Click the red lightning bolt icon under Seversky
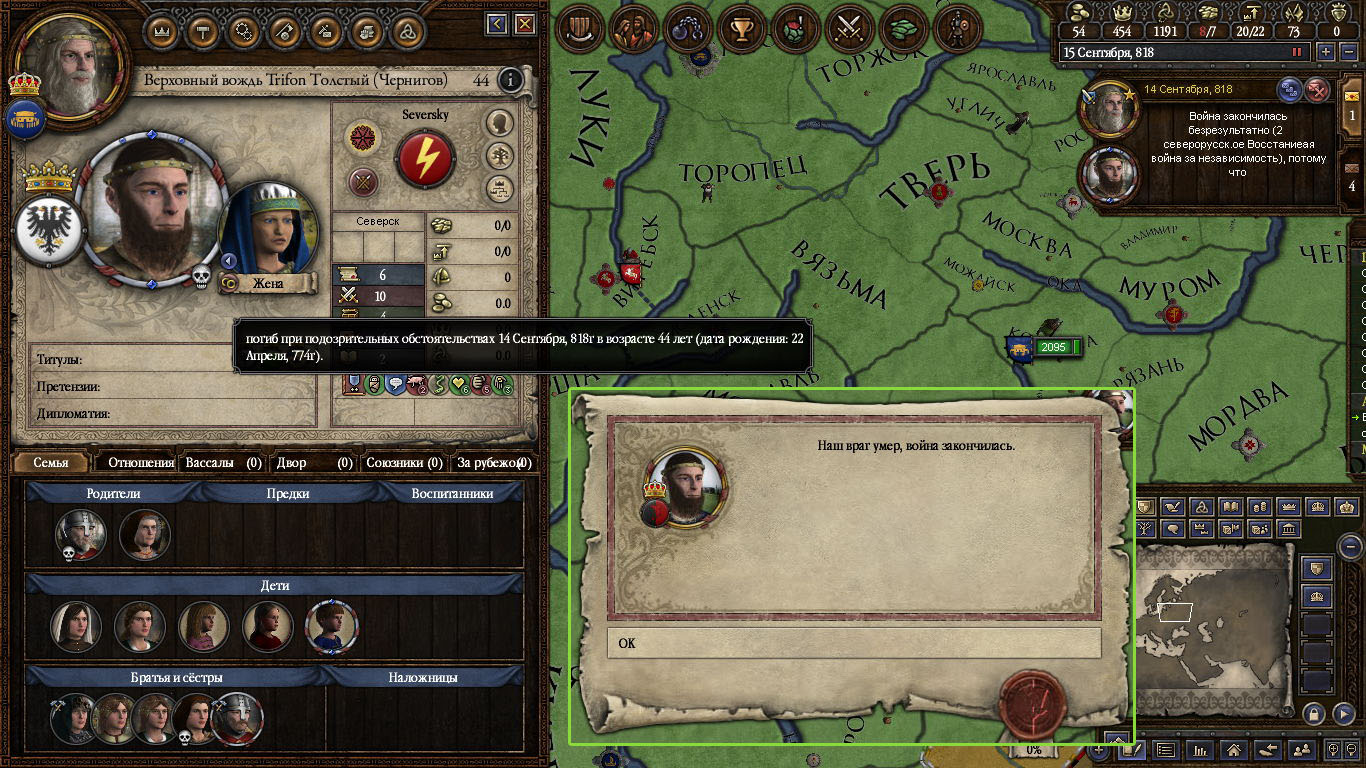The width and height of the screenshot is (1366, 768). point(425,157)
